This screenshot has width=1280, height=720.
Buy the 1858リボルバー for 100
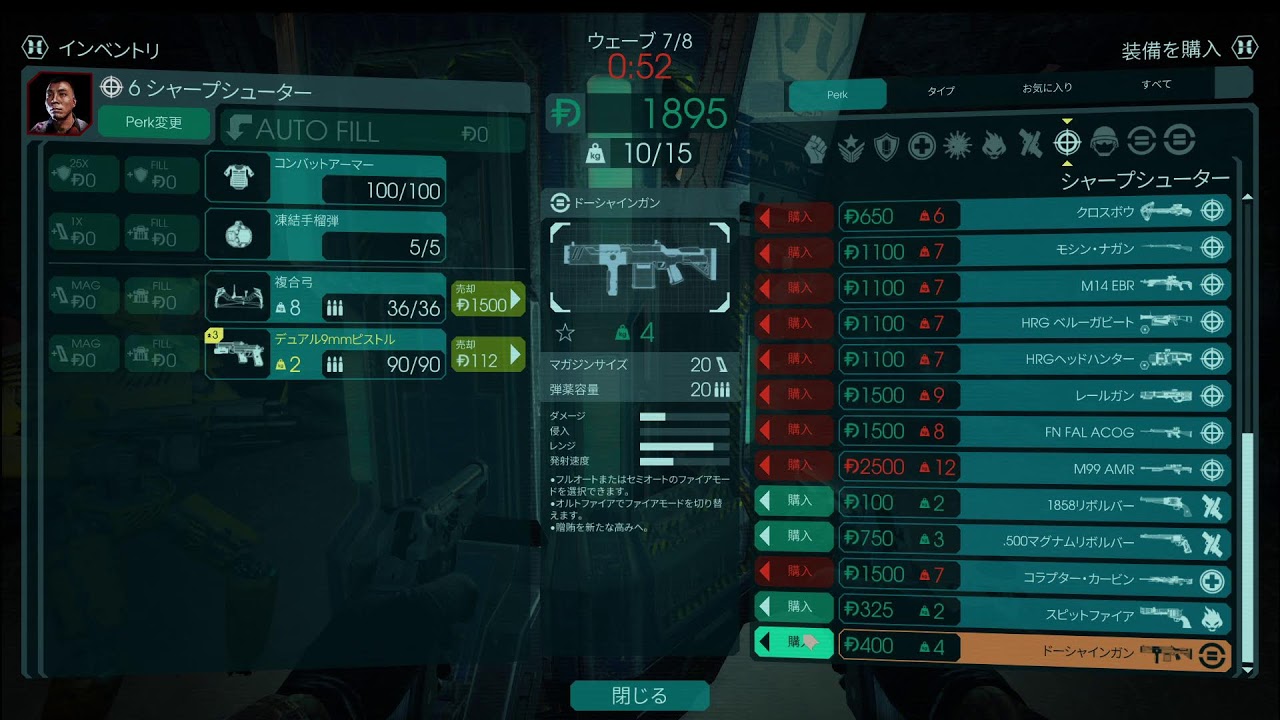click(x=793, y=500)
